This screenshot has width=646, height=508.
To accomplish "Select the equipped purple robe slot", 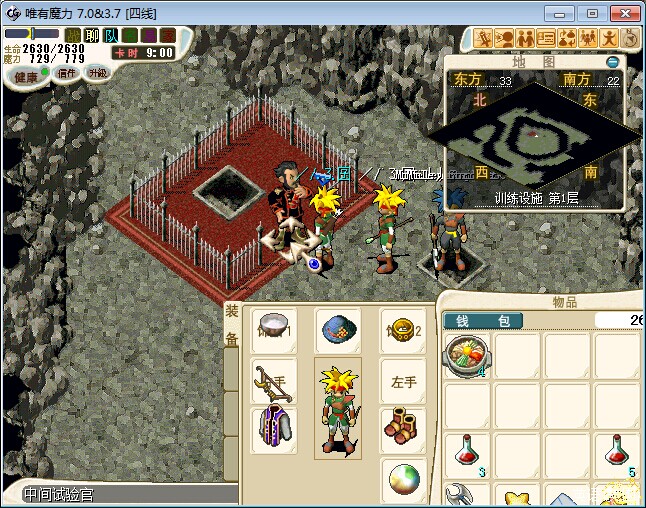I will coord(272,428).
